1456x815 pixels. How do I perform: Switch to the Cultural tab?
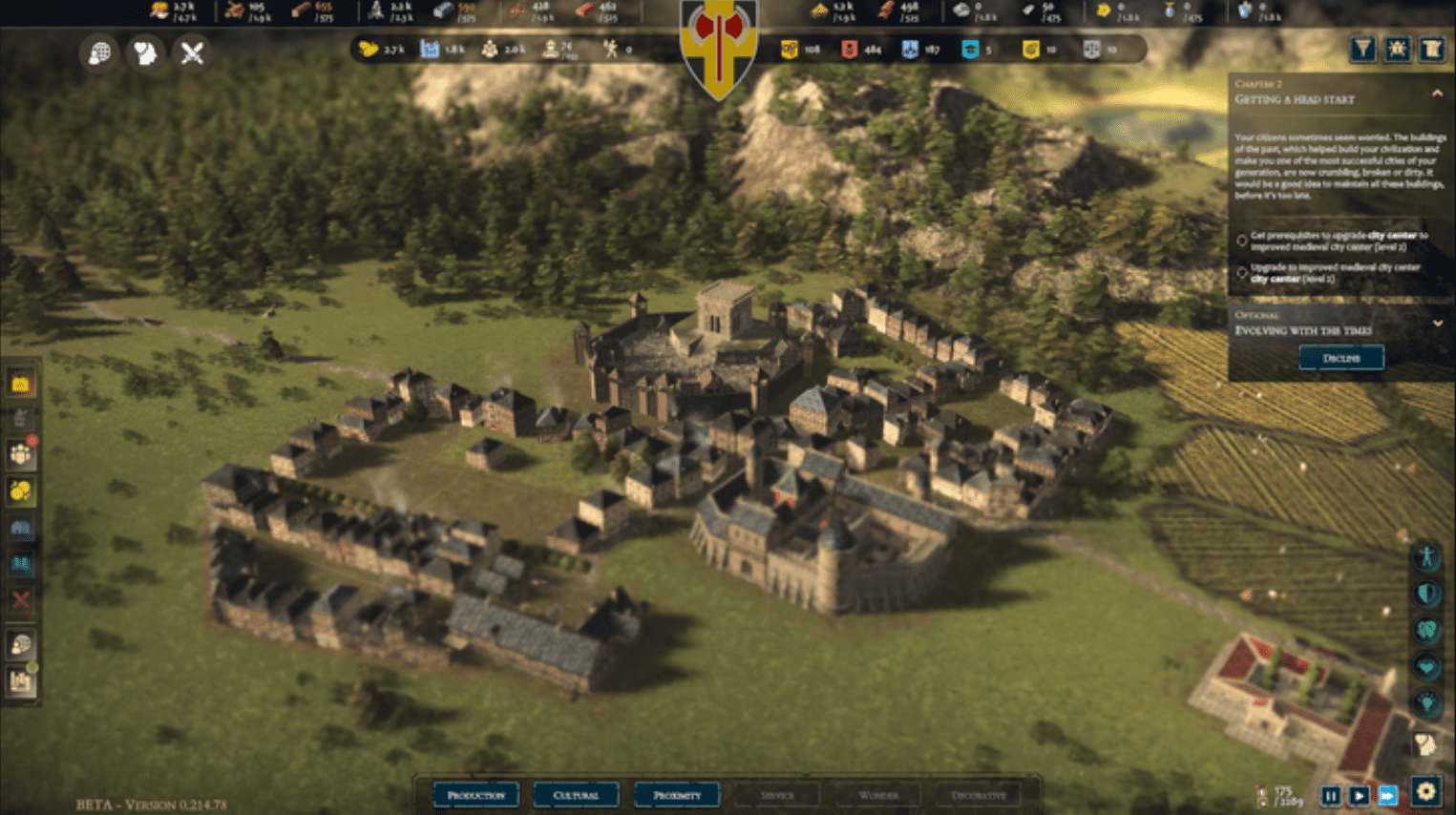point(577,794)
